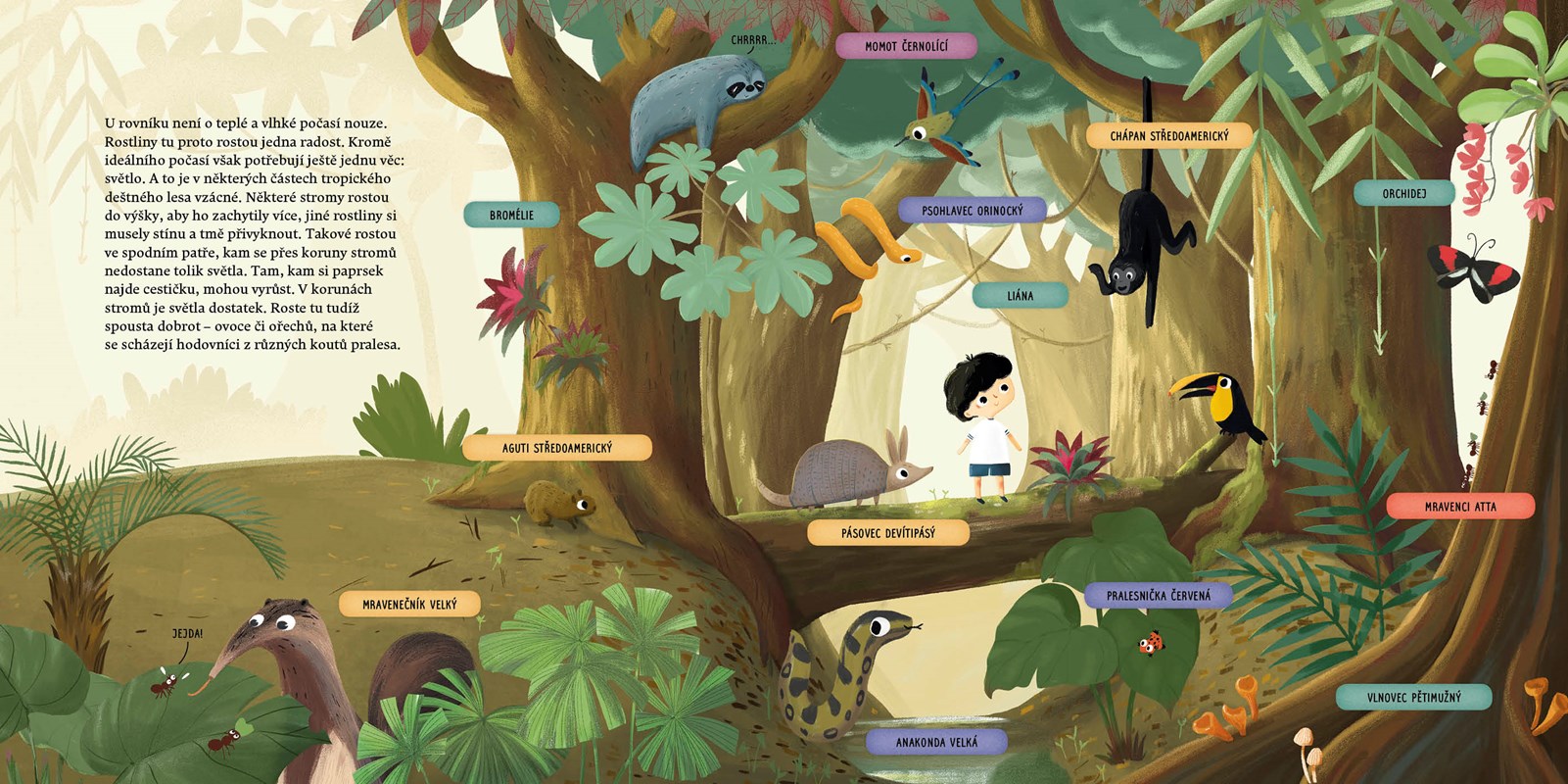The height and width of the screenshot is (784, 1568).
Task: Select the Orchidej tag
Action: pos(1403,194)
